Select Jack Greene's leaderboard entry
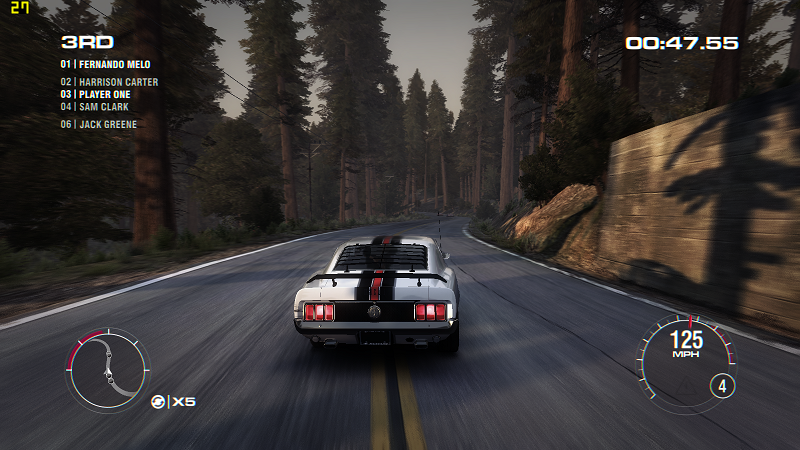This screenshot has height=450, width=800. point(99,124)
